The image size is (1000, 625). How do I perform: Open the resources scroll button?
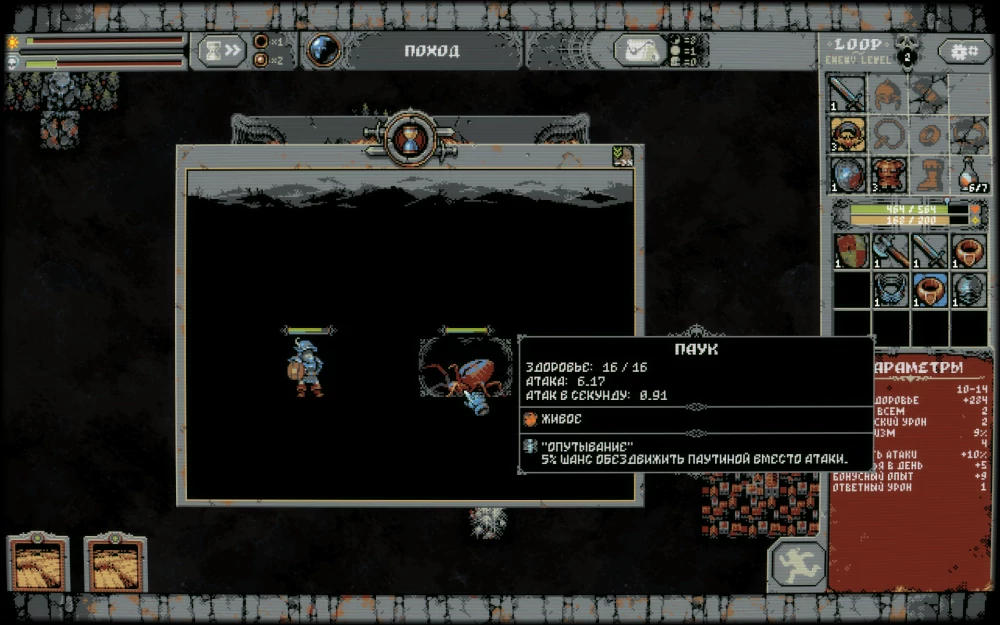tap(640, 50)
